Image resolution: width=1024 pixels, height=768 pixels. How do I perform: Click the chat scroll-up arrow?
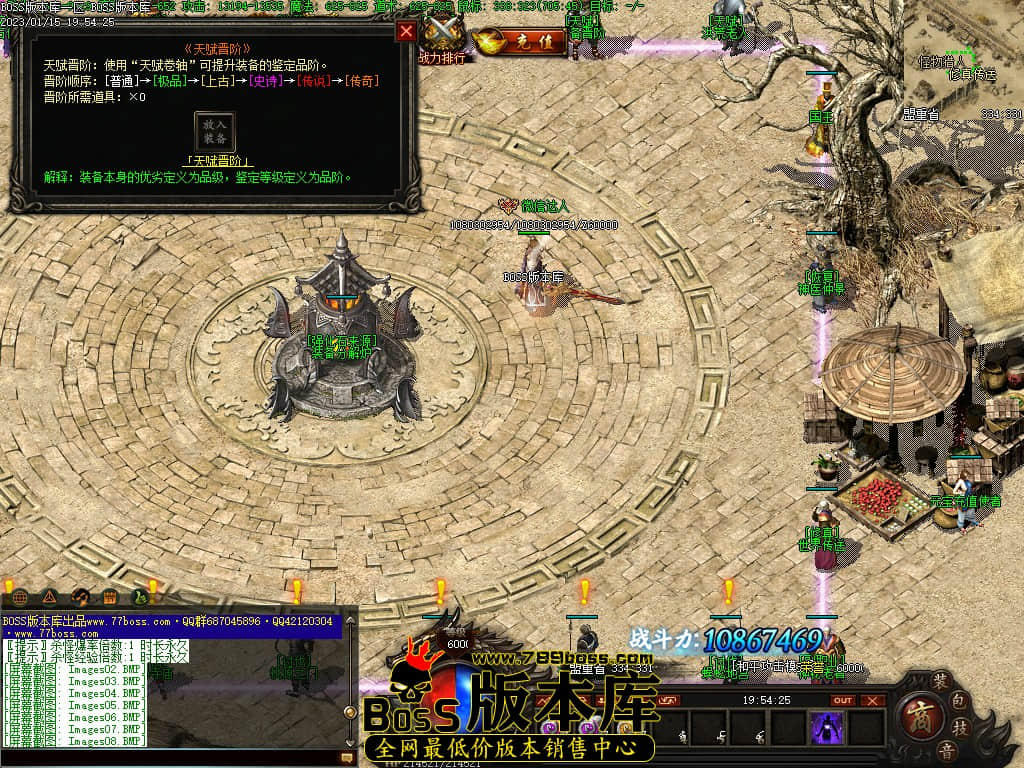coord(350,622)
